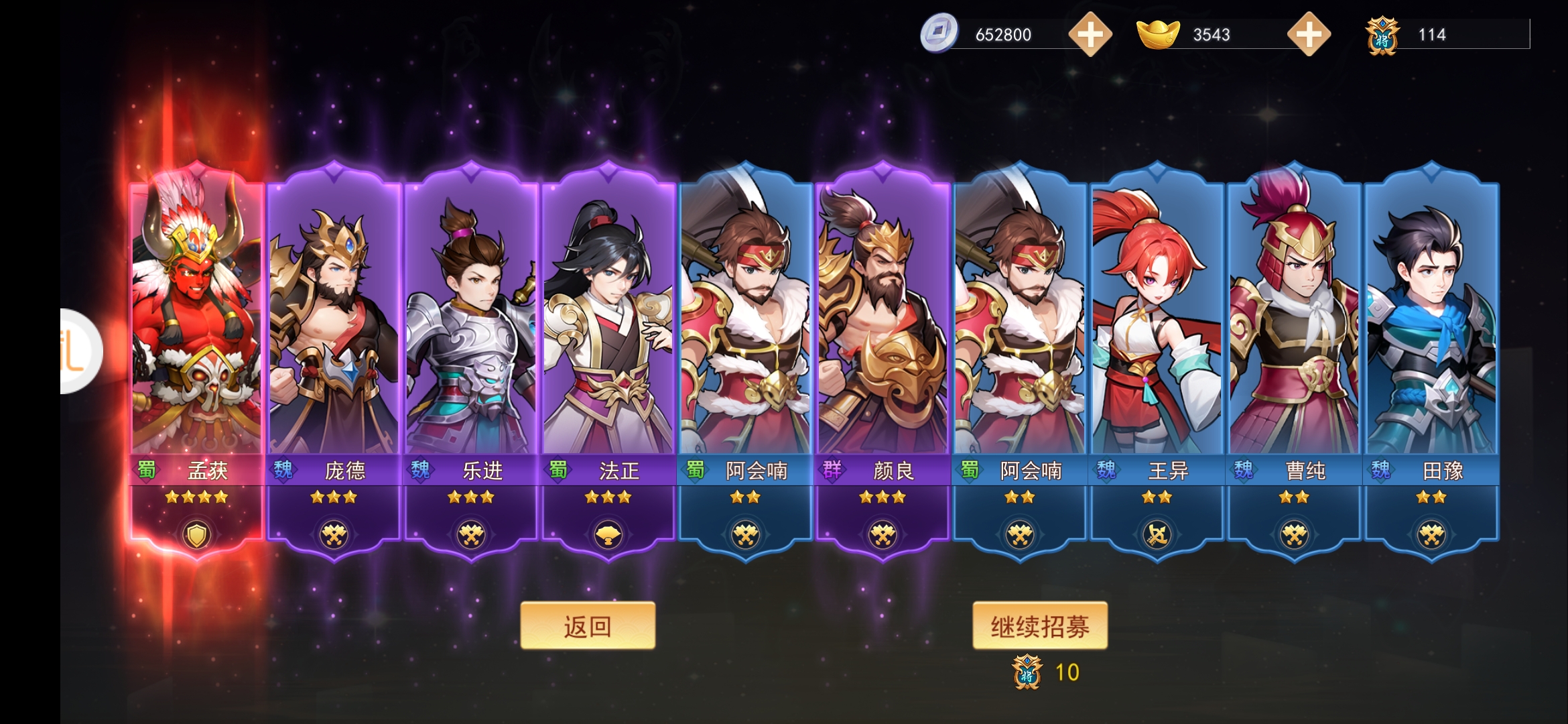Click the plus button beside the coin balance

(1091, 35)
